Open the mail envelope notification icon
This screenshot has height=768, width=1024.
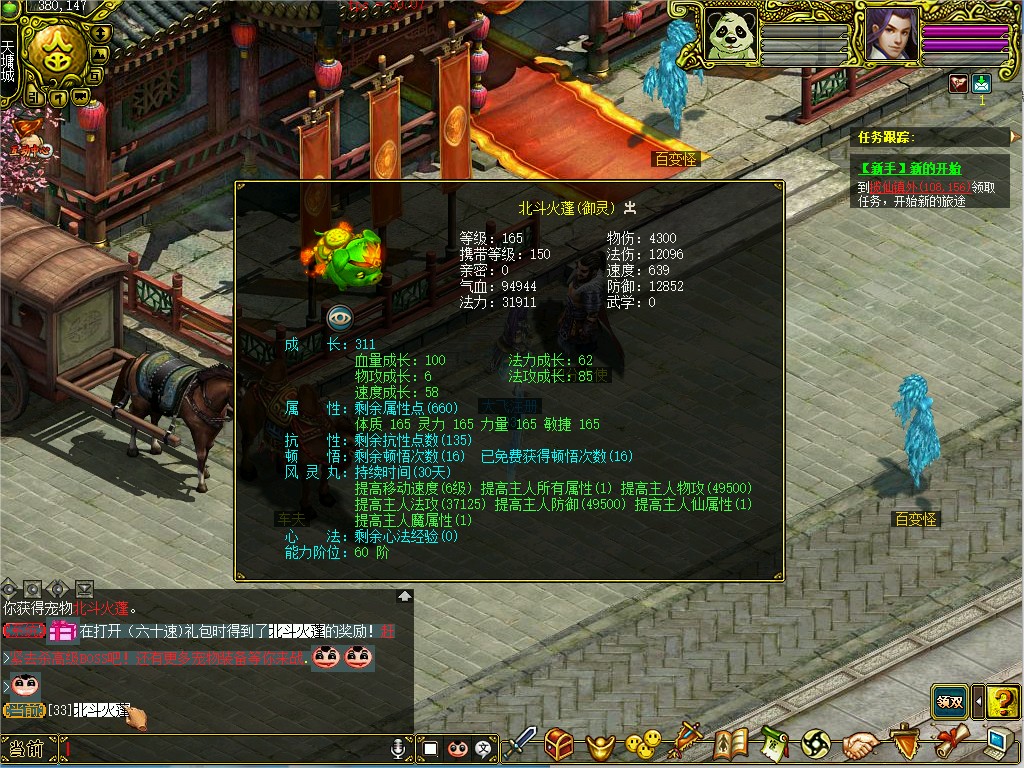coord(981,84)
